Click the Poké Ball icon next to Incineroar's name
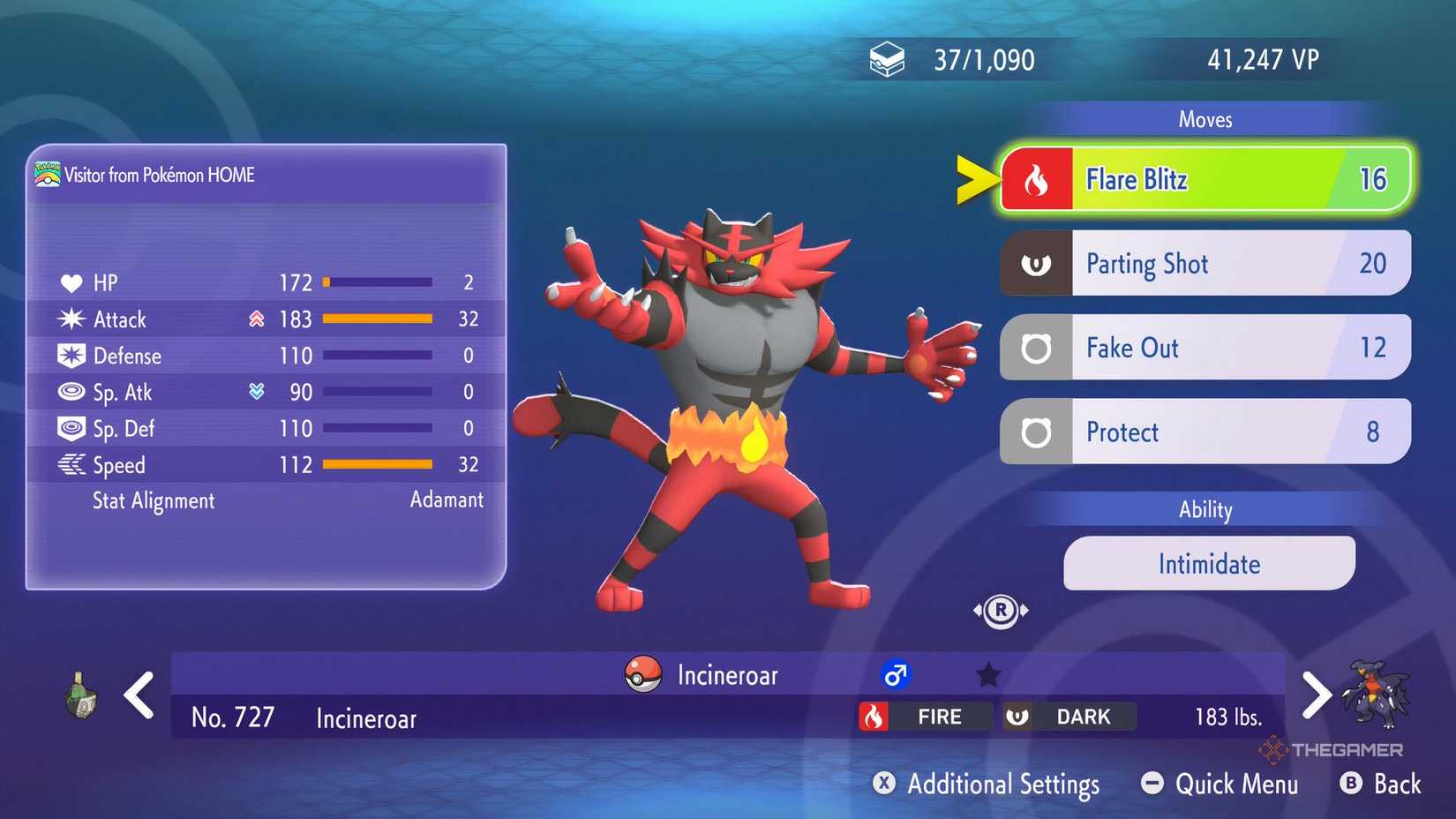 [642, 675]
